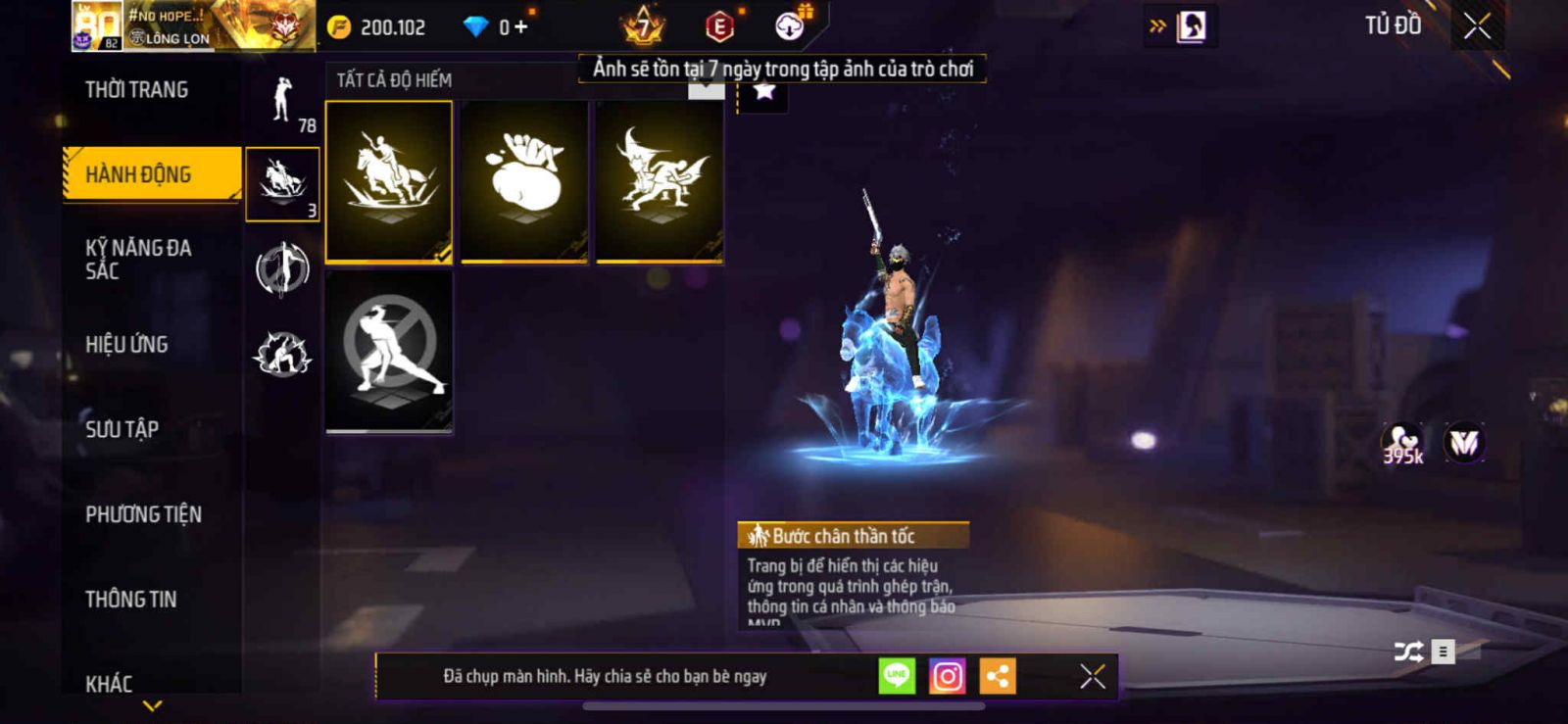The width and height of the screenshot is (1568, 724).
Task: Dismiss the screenshot share banner
Action: [1093, 676]
